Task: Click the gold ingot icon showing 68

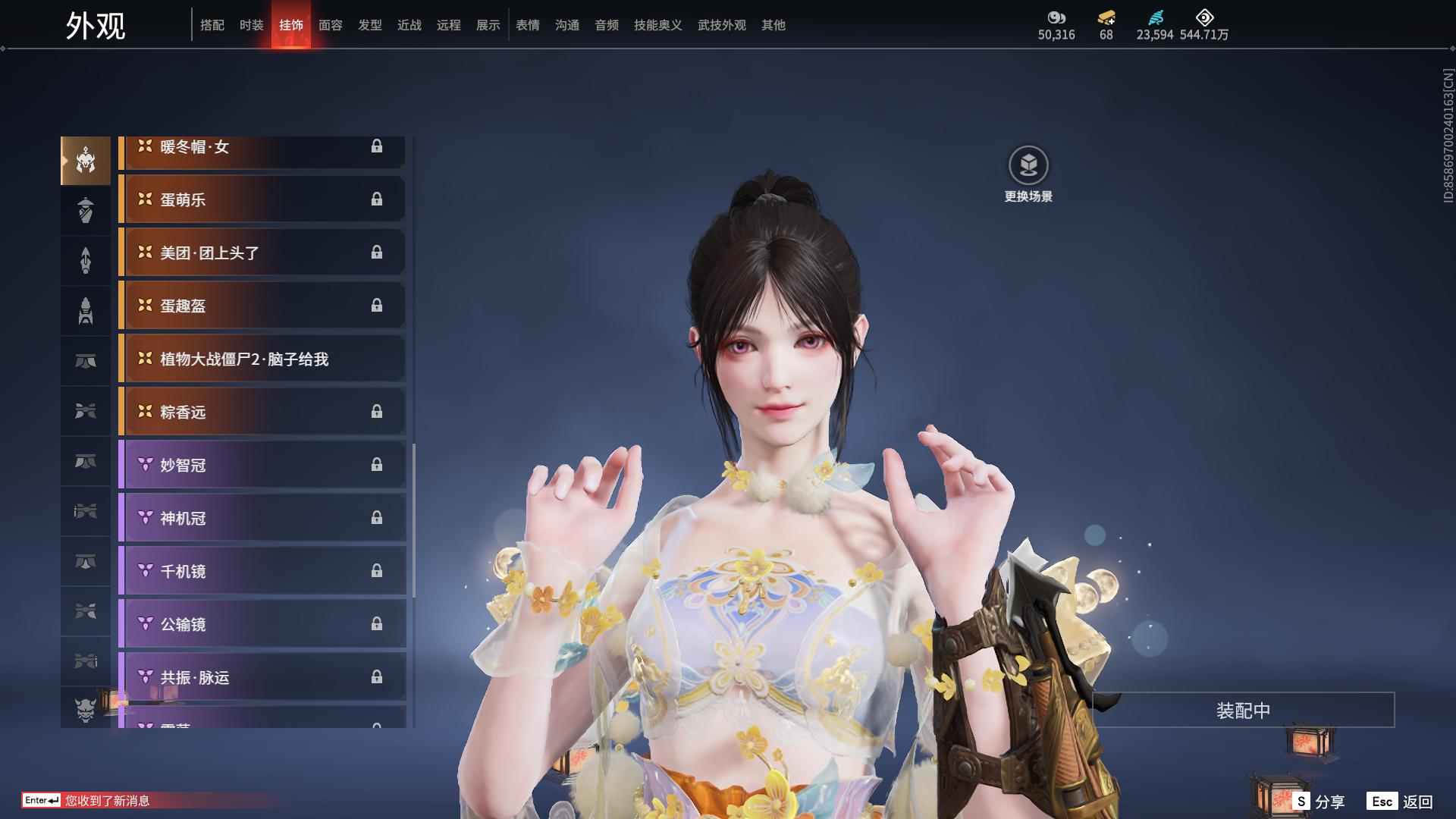Action: 1104,17
